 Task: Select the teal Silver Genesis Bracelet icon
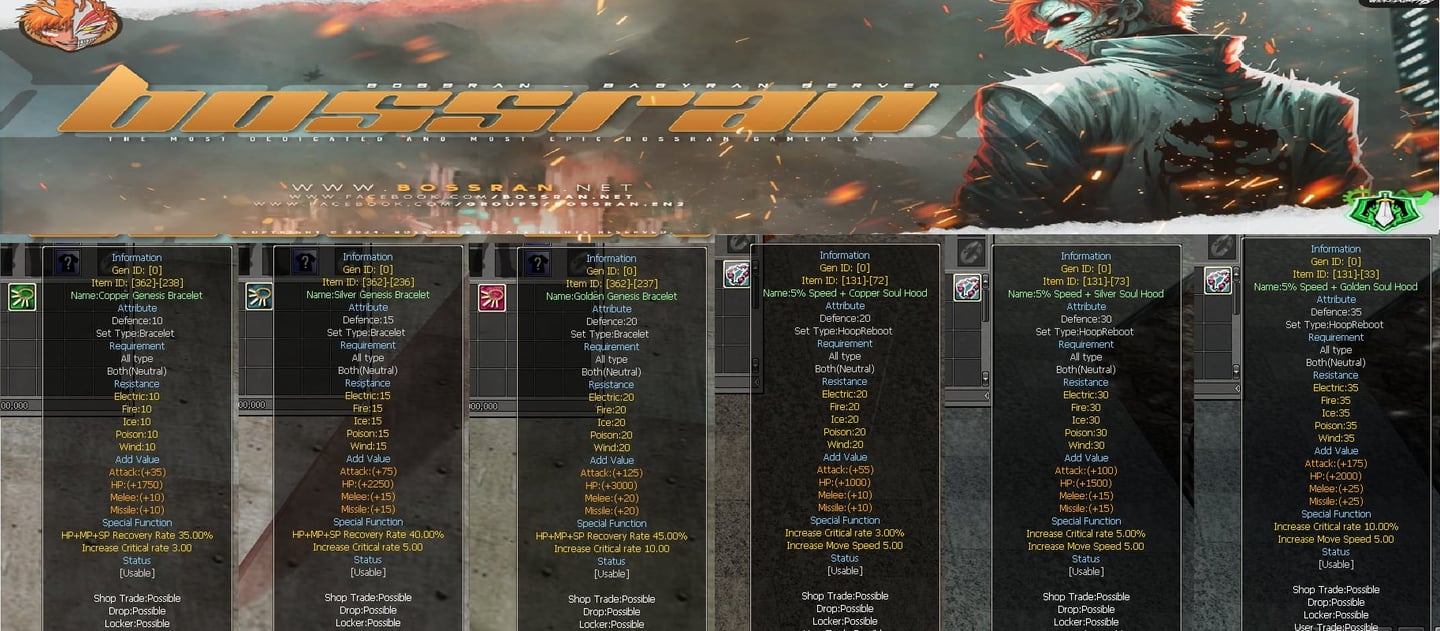259,297
